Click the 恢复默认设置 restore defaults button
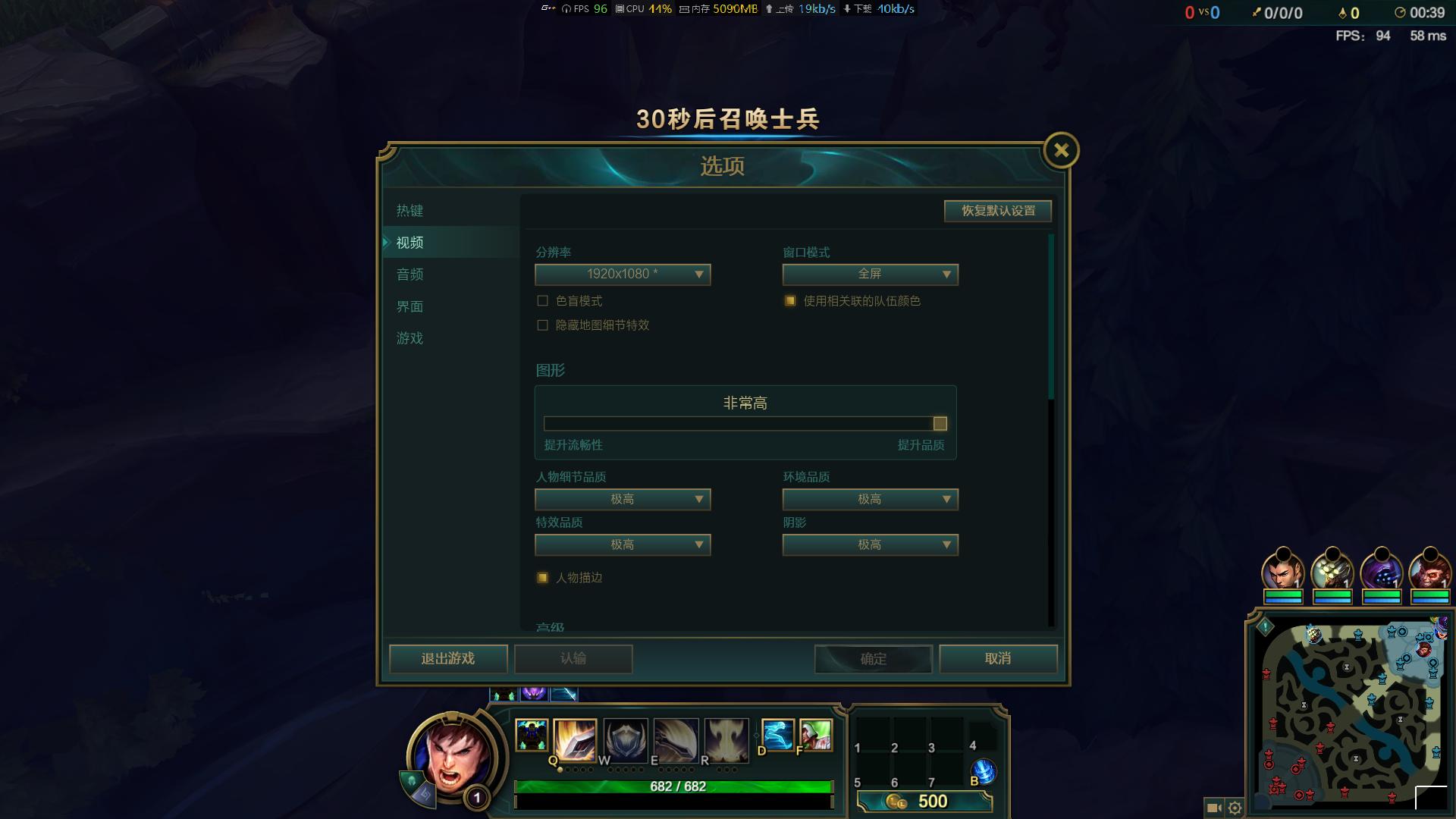Image resolution: width=1456 pixels, height=819 pixels. (x=996, y=211)
